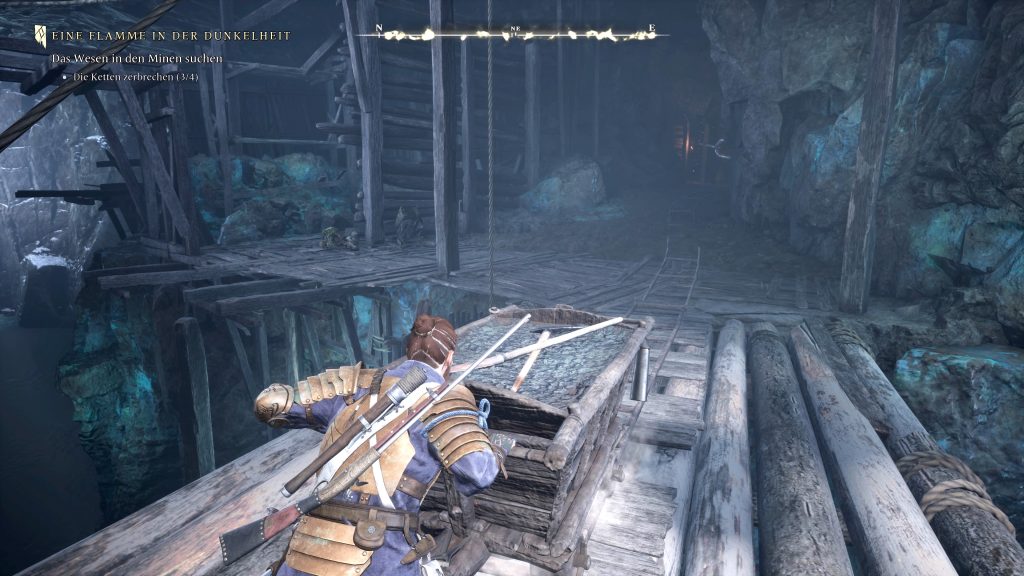Click the objective "Das Wesen in den Minen suchen"
This screenshot has width=1024, height=576.
point(137,60)
